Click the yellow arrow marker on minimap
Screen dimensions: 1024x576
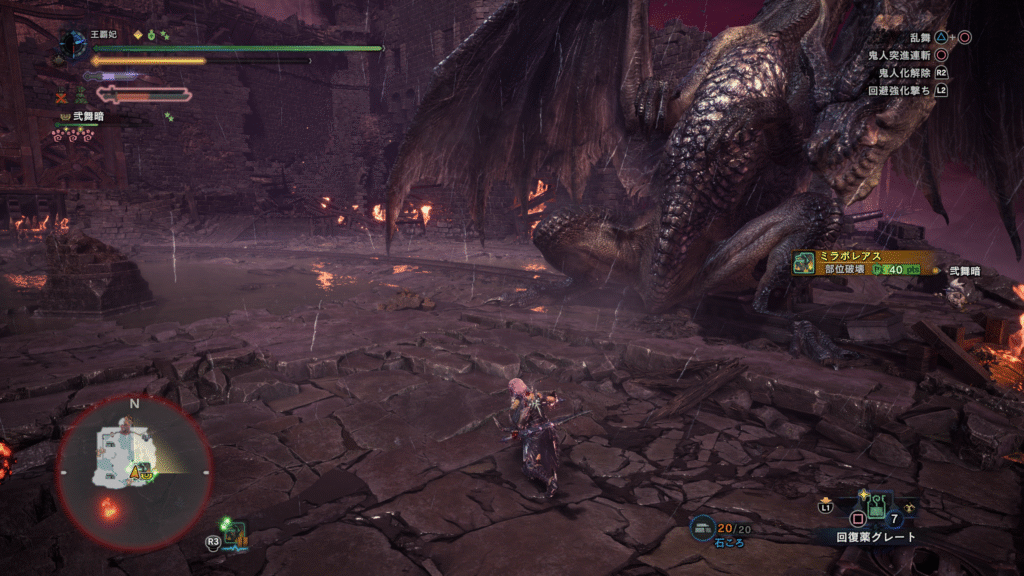141,470
